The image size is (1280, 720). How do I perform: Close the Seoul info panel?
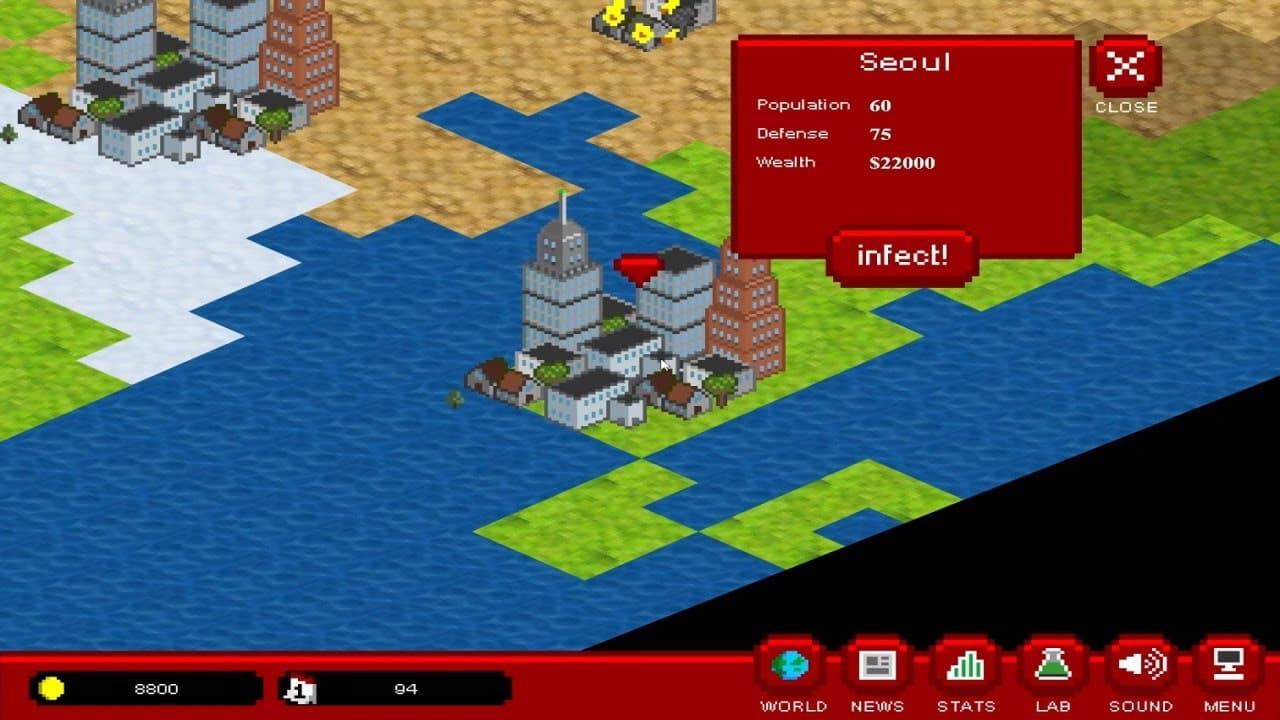point(1127,68)
